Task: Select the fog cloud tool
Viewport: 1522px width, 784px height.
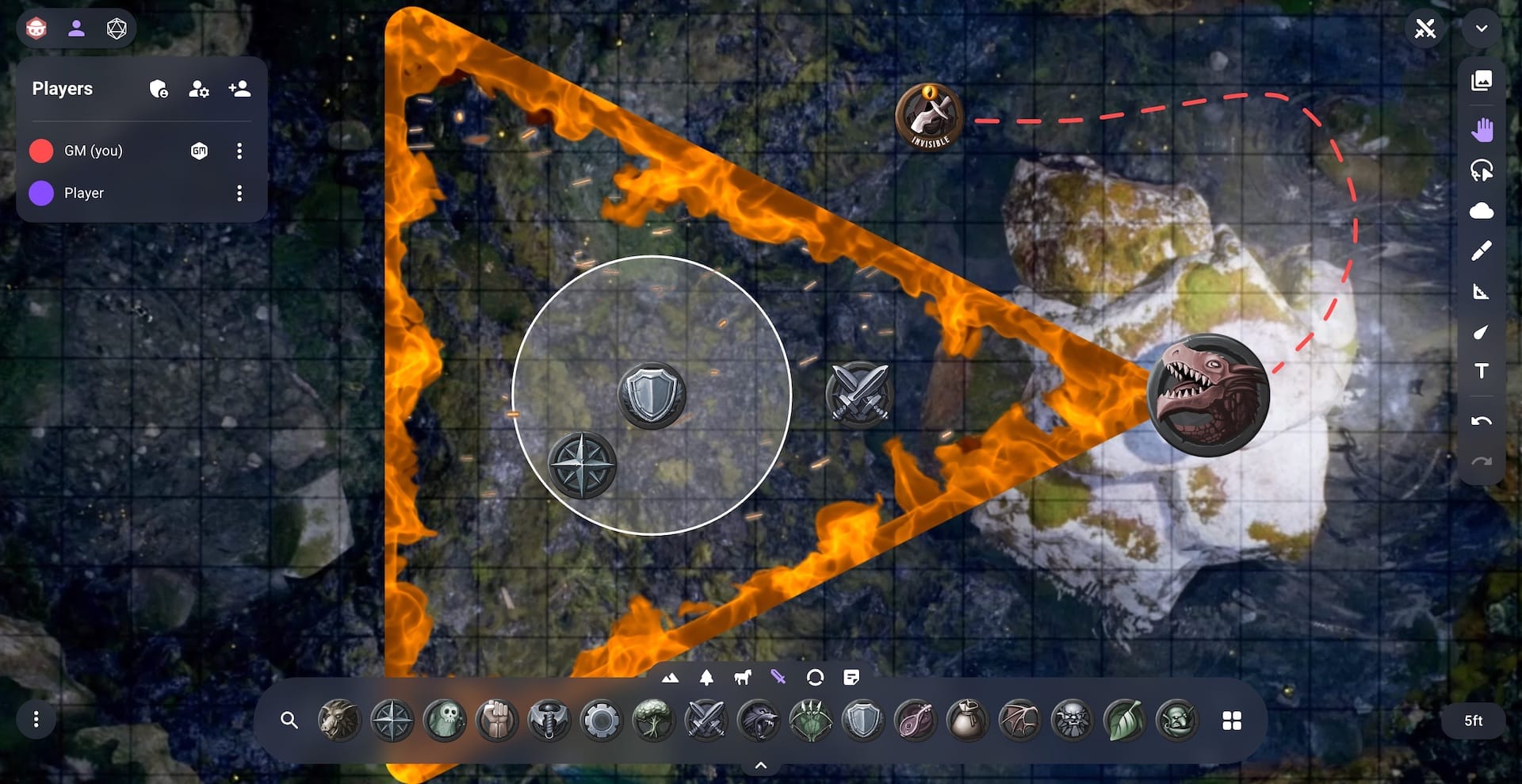Action: 1481,211
